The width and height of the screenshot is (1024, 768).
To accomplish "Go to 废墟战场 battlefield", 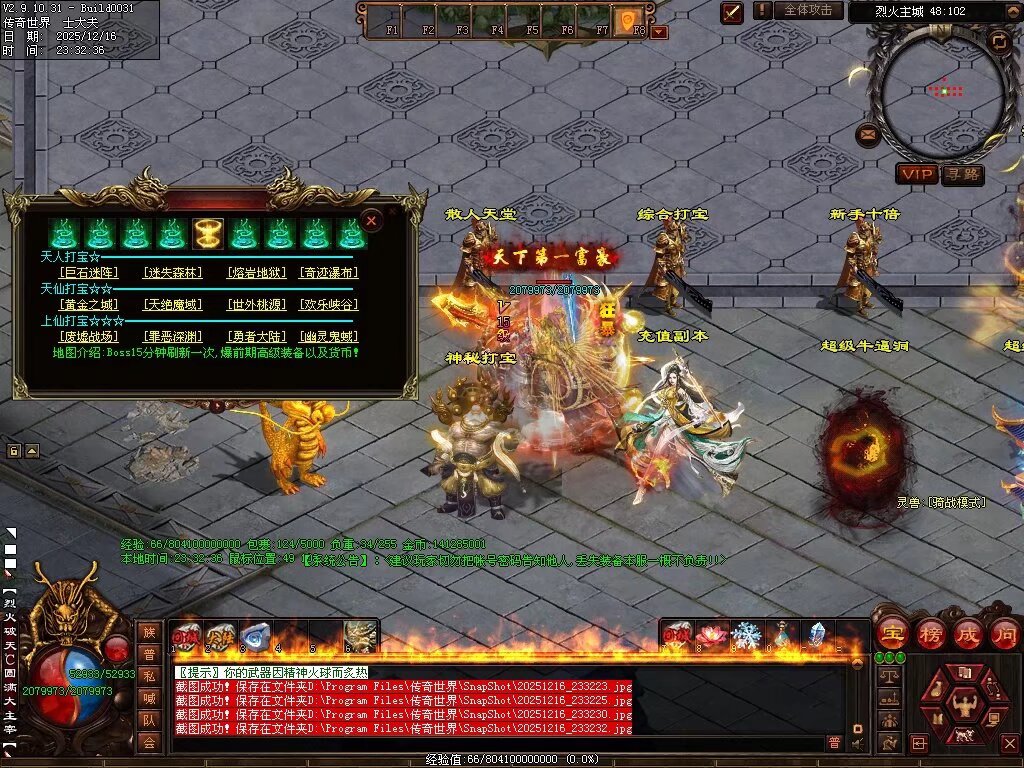I will point(89,337).
